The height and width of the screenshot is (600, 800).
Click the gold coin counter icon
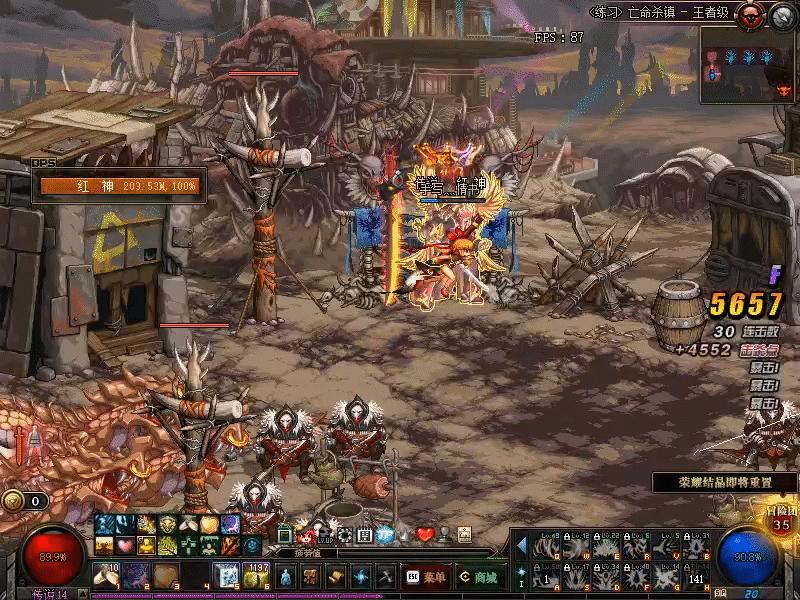[13, 501]
